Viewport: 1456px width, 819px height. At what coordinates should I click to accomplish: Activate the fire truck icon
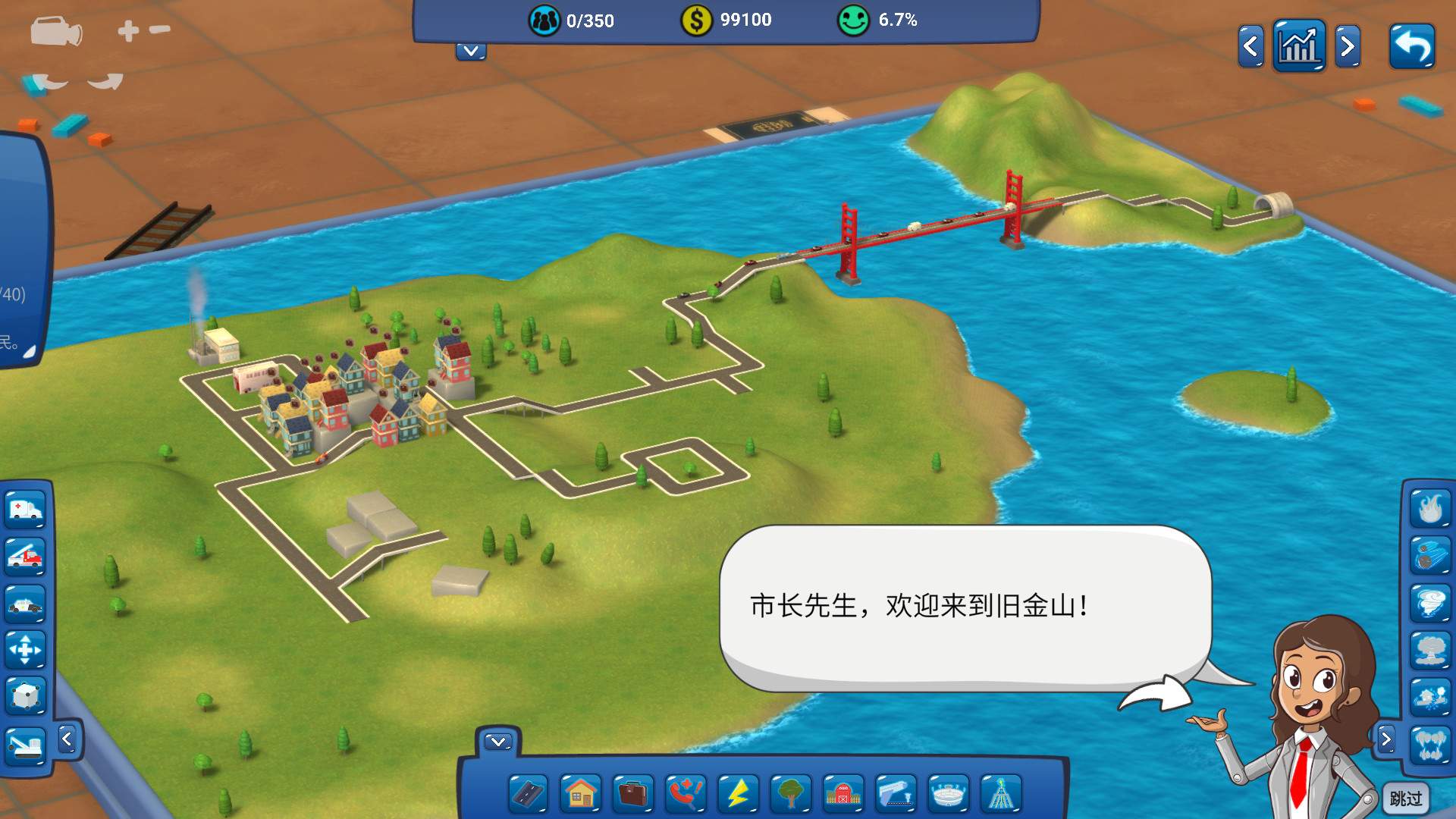click(x=25, y=554)
